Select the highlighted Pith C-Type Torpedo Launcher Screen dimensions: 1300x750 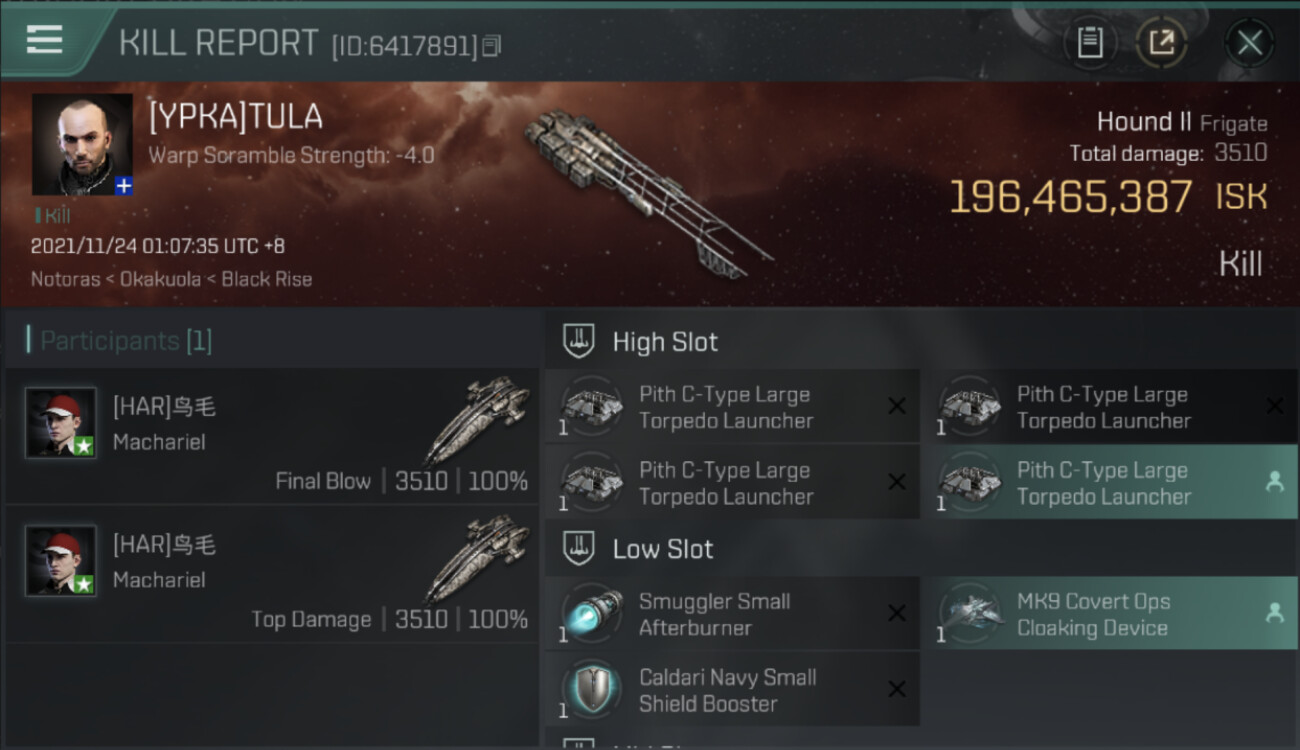1108,483
